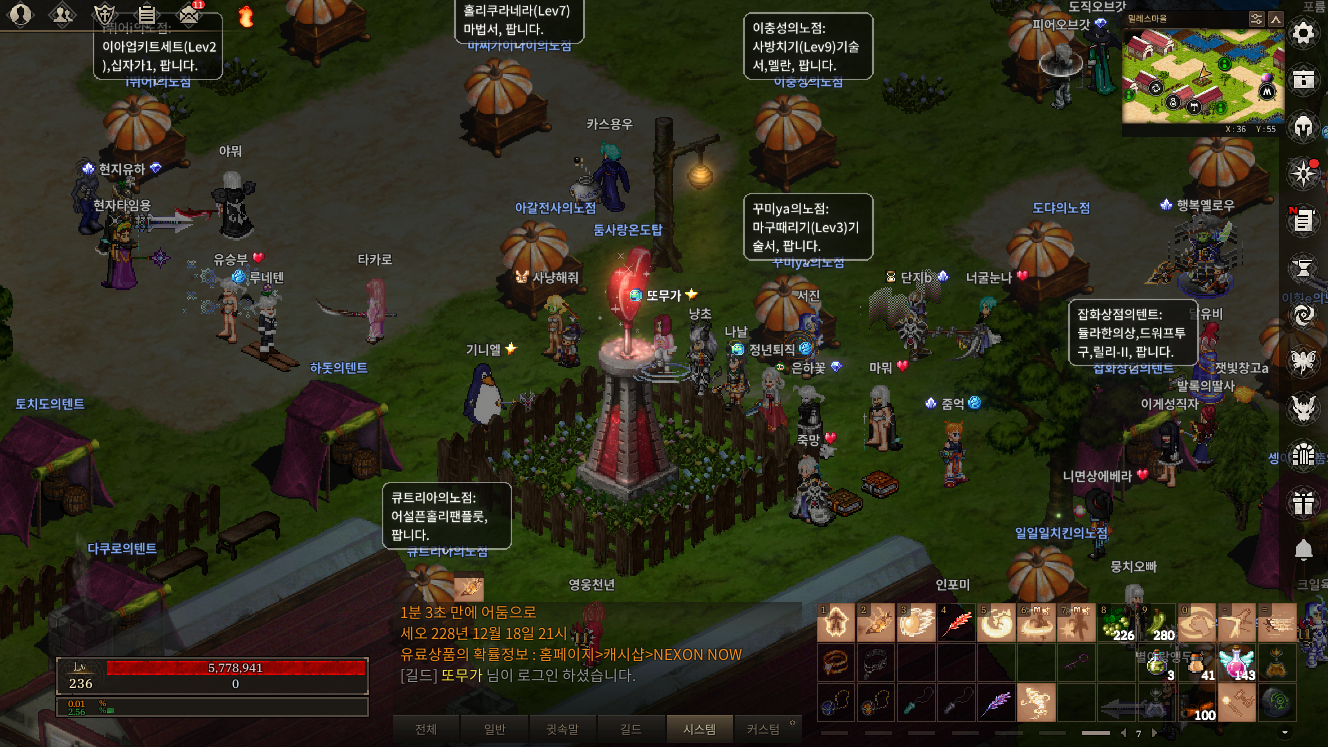The width and height of the screenshot is (1328, 747).
Task: Open the 커스텀 chat tab
Action: 763,730
